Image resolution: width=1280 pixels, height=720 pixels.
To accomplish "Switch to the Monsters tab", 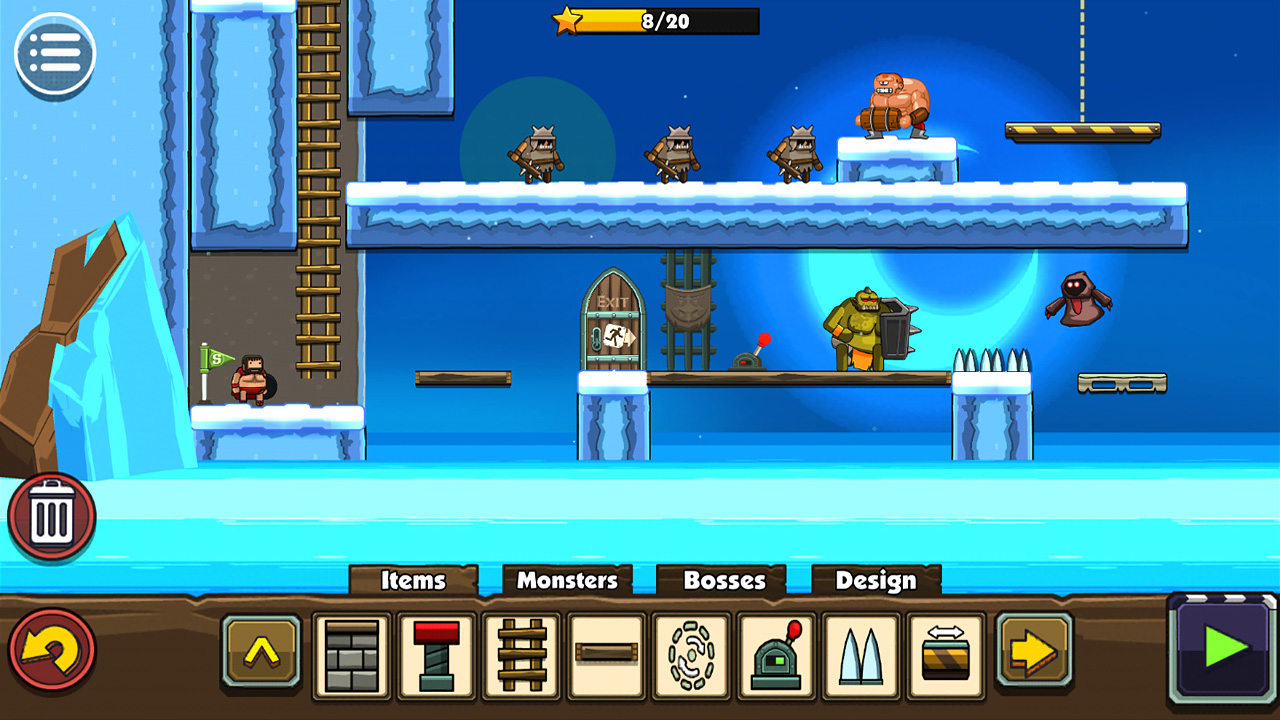I will 567,580.
